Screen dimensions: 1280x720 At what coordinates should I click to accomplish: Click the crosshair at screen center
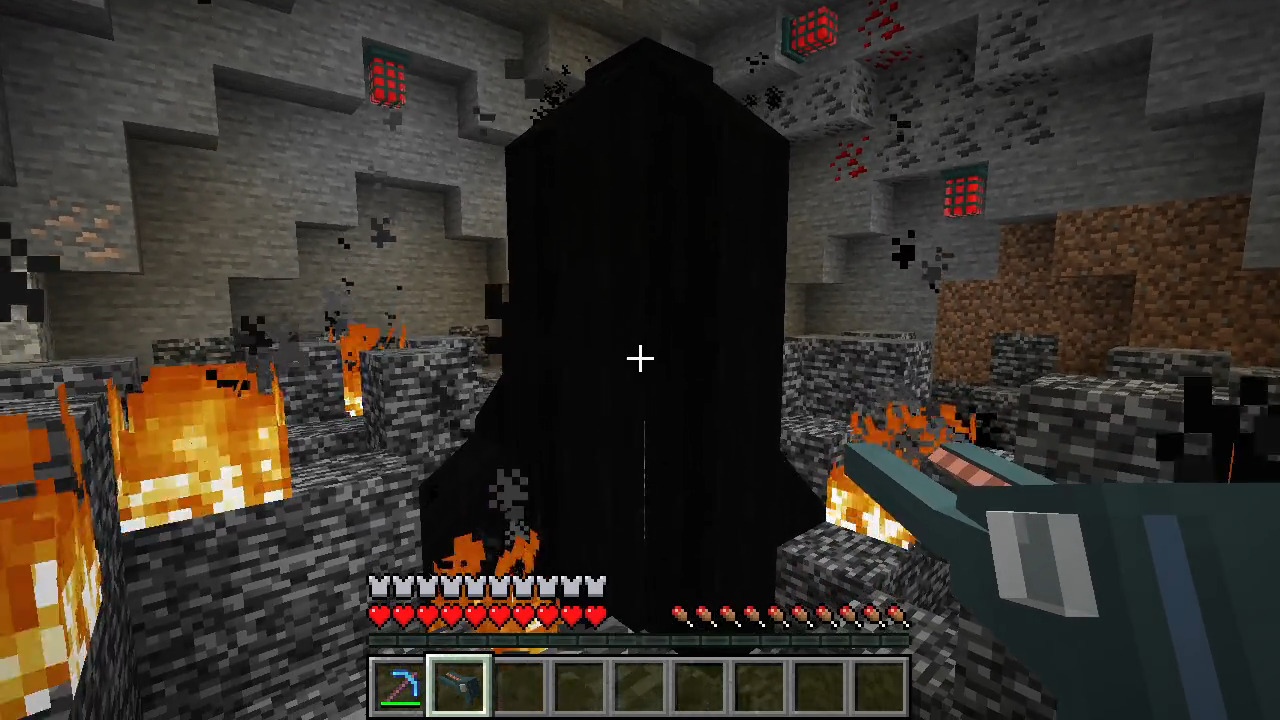640,358
